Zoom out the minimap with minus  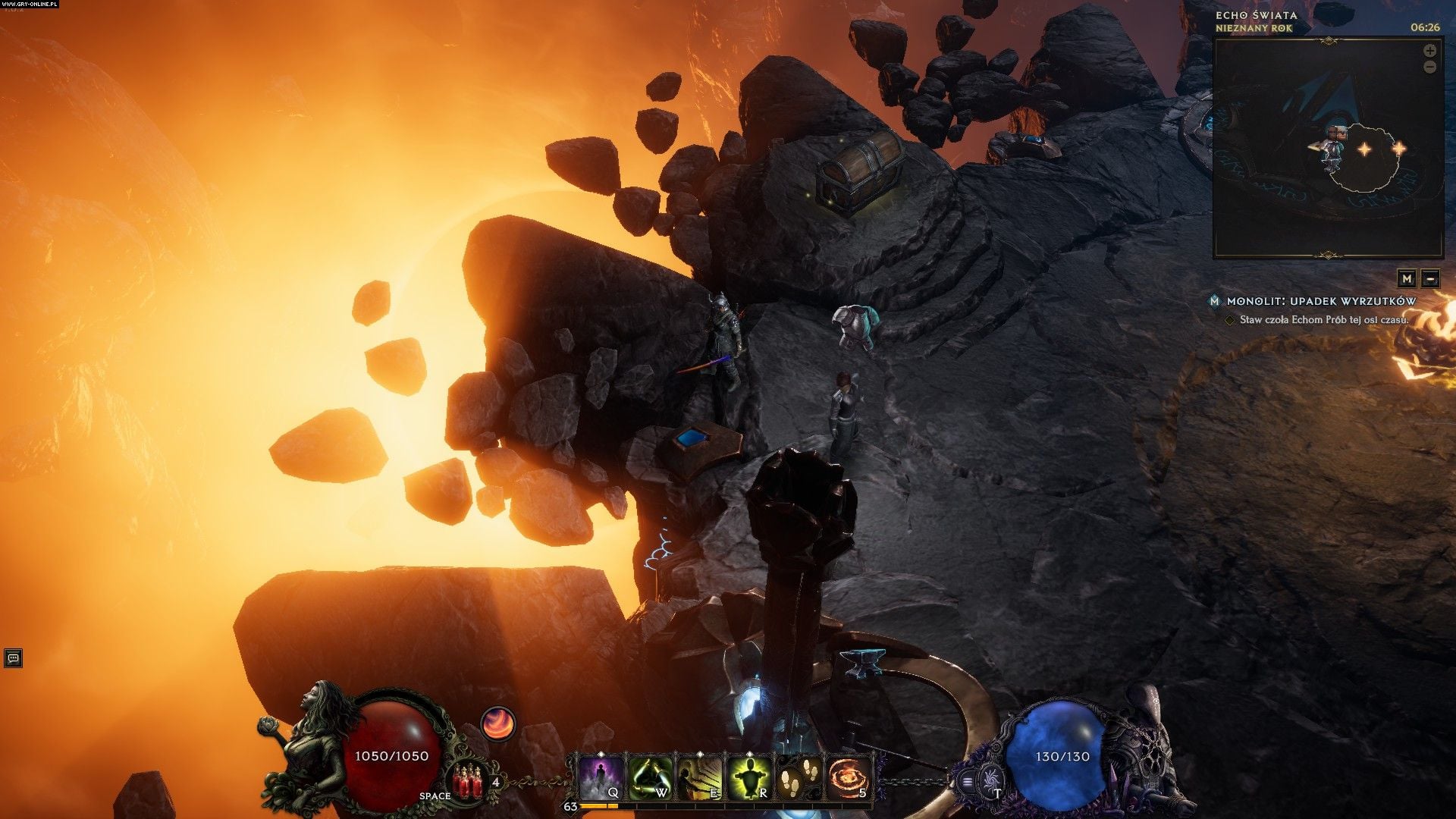click(x=1429, y=67)
